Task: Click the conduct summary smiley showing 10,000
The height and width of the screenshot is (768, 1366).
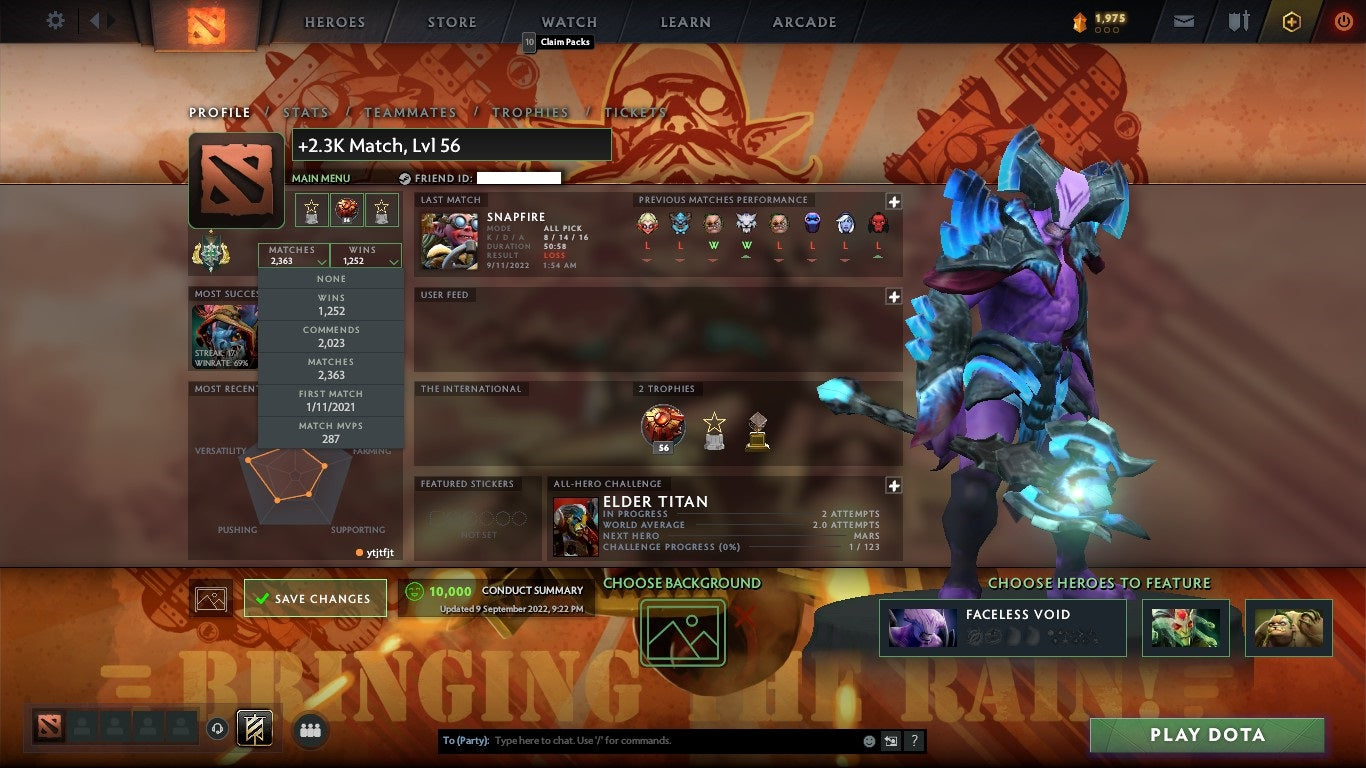Action: 413,591
